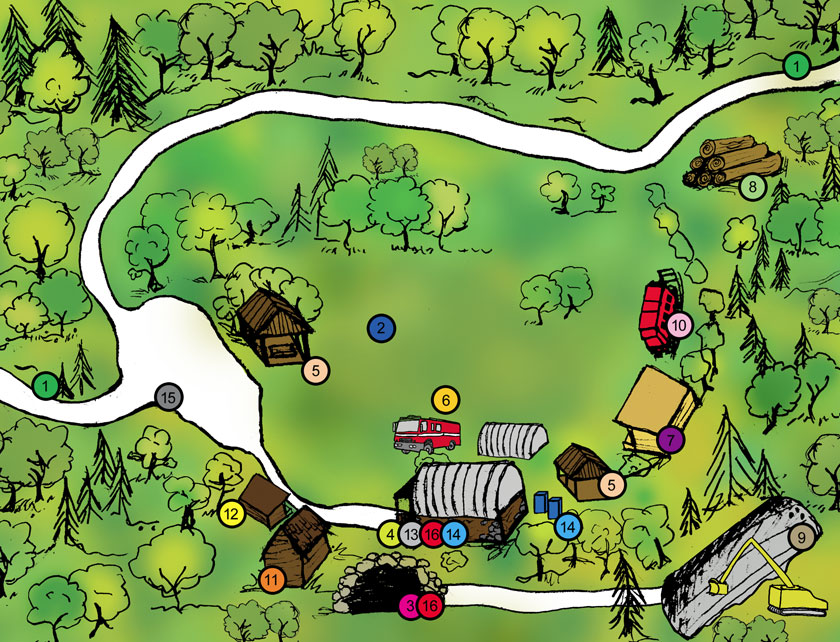Select the tan marker 9 near the excavator

[x=801, y=538]
